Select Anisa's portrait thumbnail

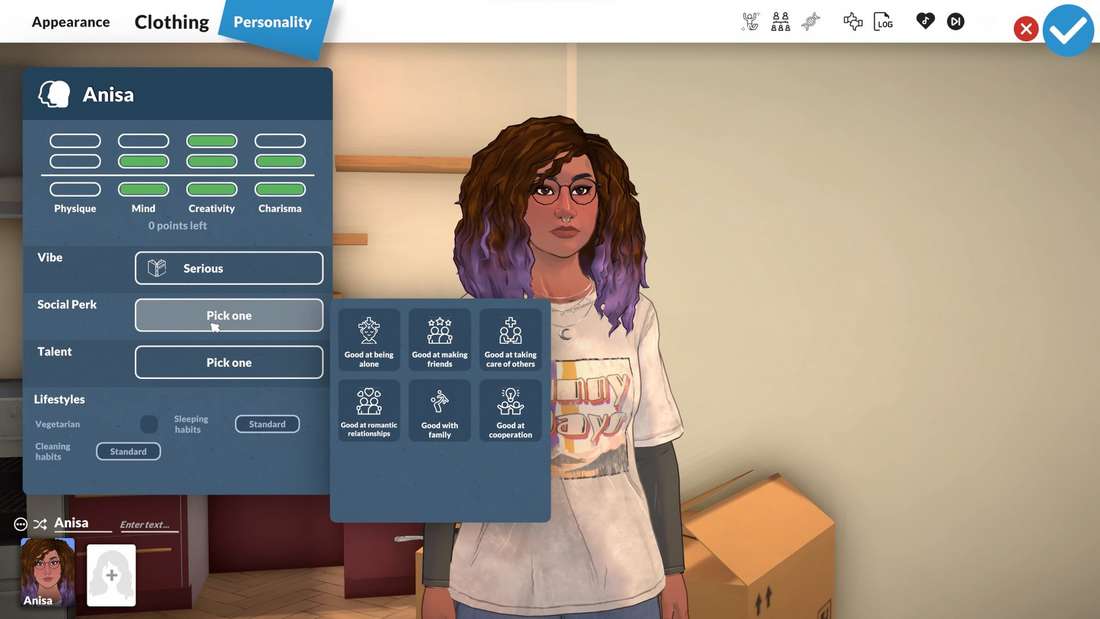coord(48,570)
